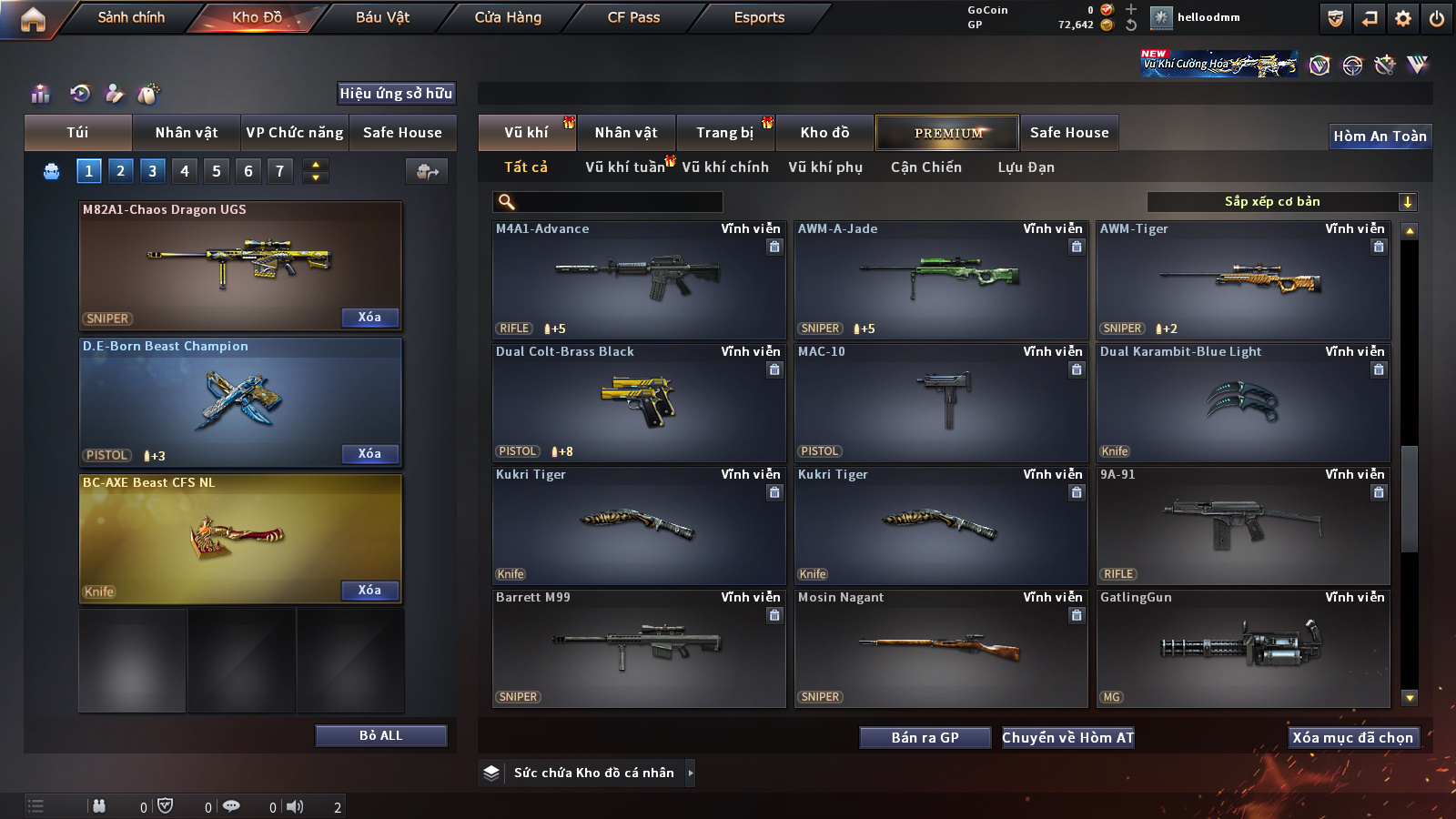The height and width of the screenshot is (819, 1456).
Task: Open Hòm An Toàn safe box
Action: coord(1380,136)
